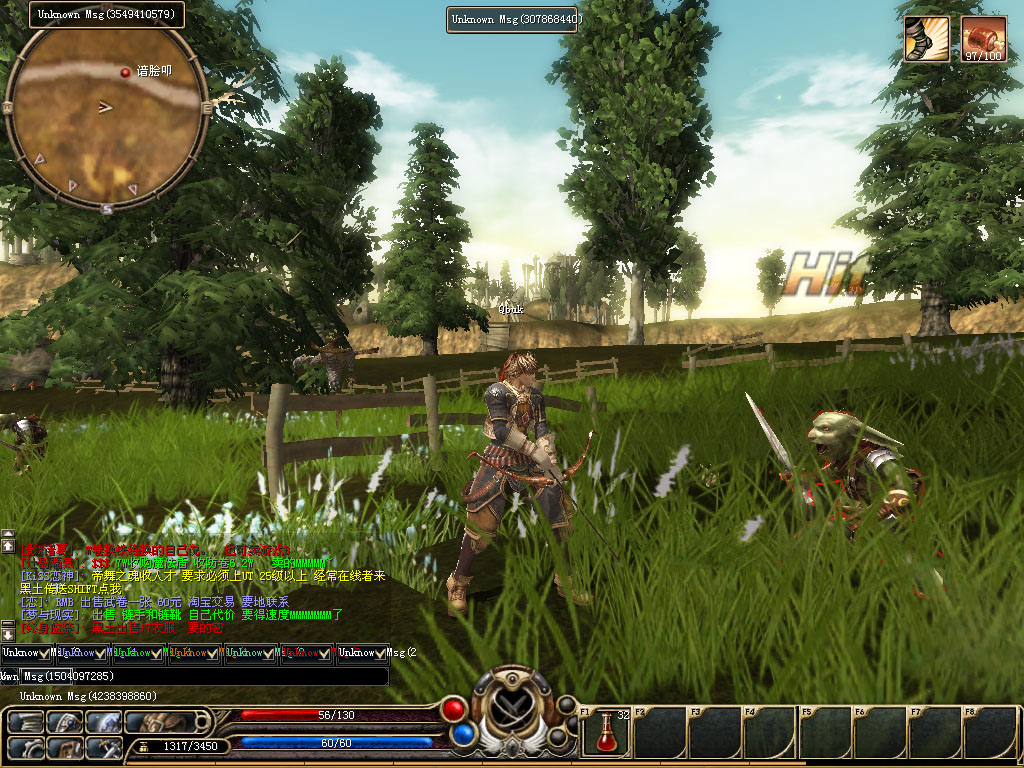
Task: Toggle the first white chat channel filter tab
Action: point(26,653)
